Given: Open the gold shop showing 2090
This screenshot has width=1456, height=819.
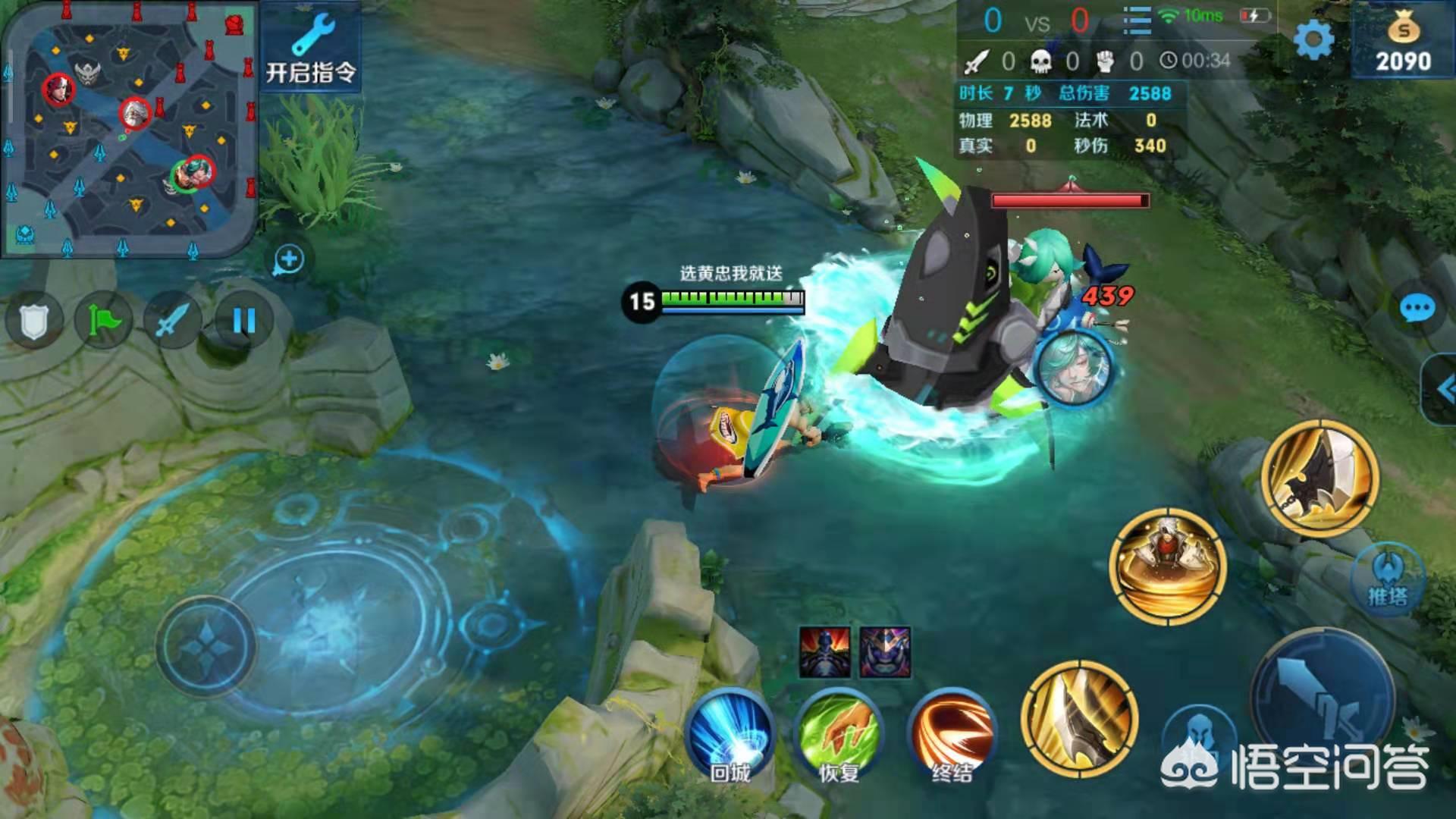Looking at the screenshot, I should pyautogui.click(x=1403, y=42).
